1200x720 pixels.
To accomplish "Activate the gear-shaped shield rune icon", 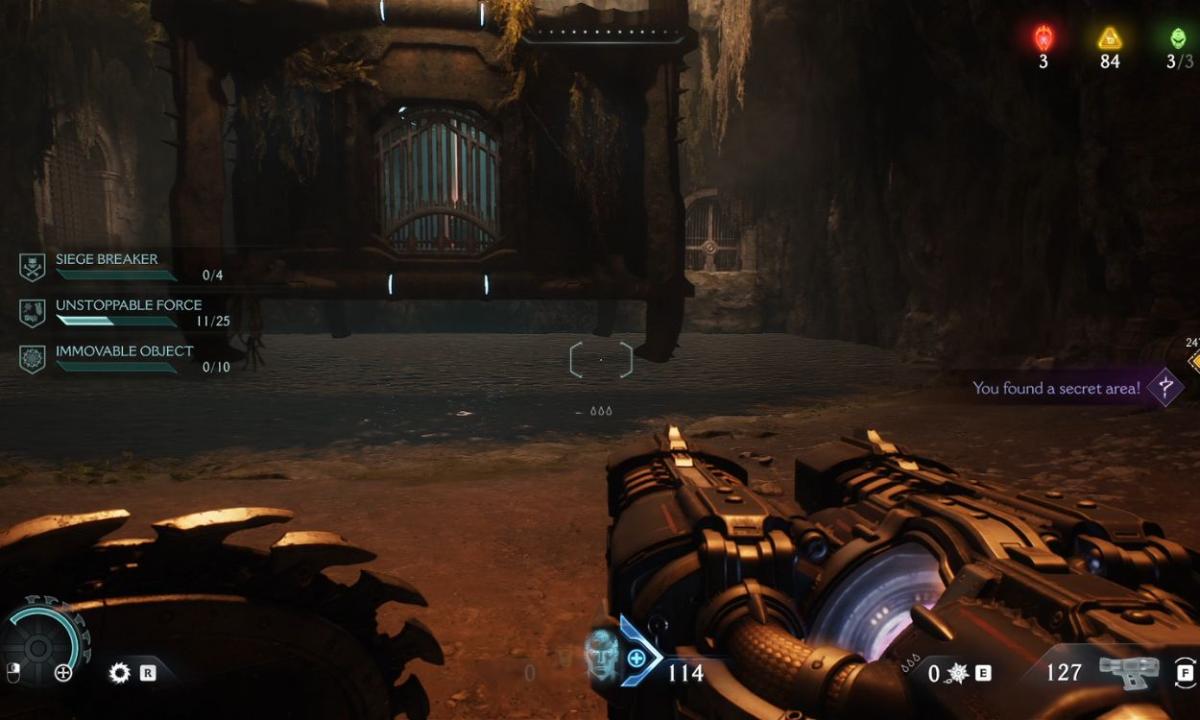I will (x=120, y=673).
